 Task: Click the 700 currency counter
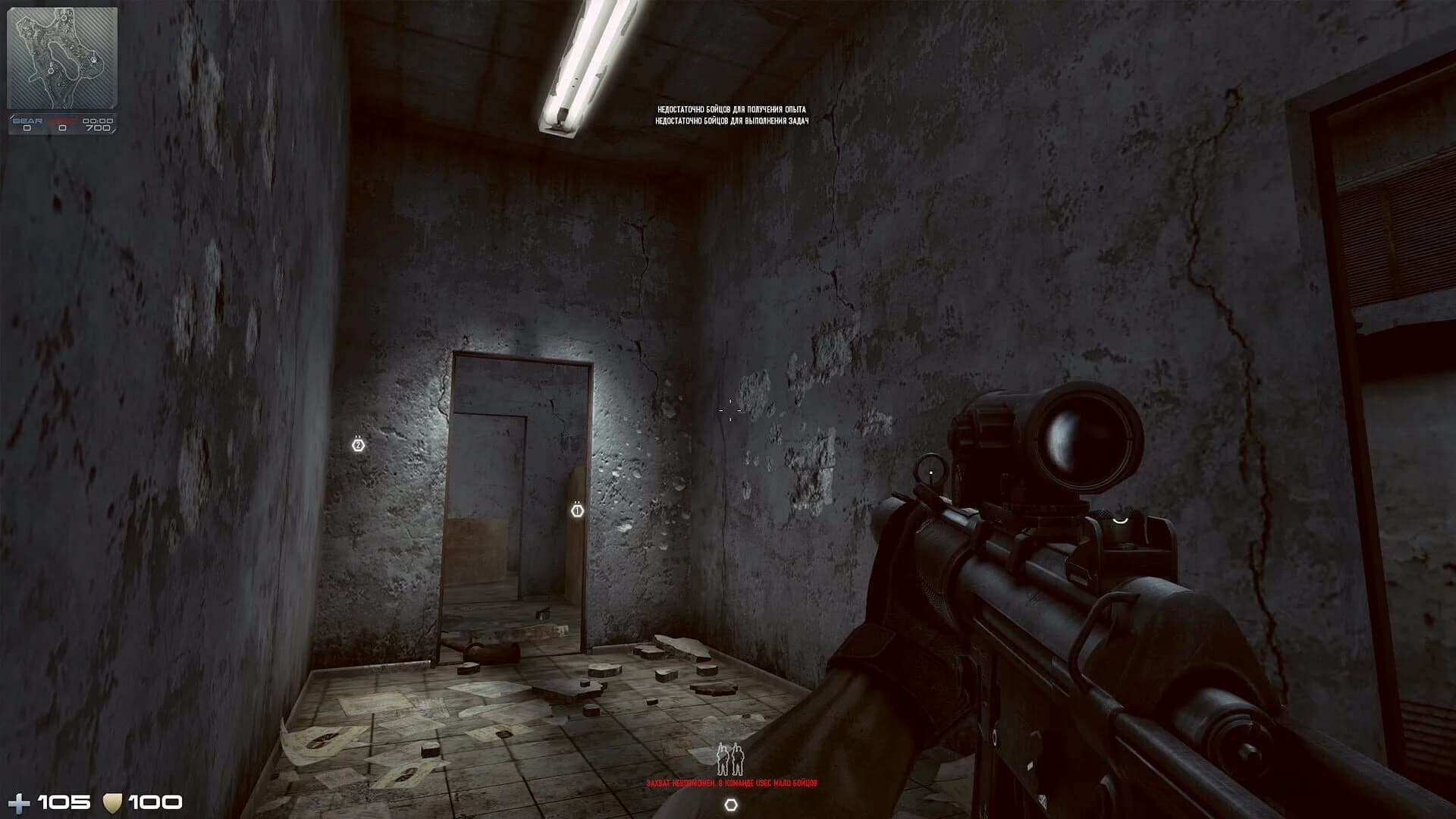coord(99,128)
